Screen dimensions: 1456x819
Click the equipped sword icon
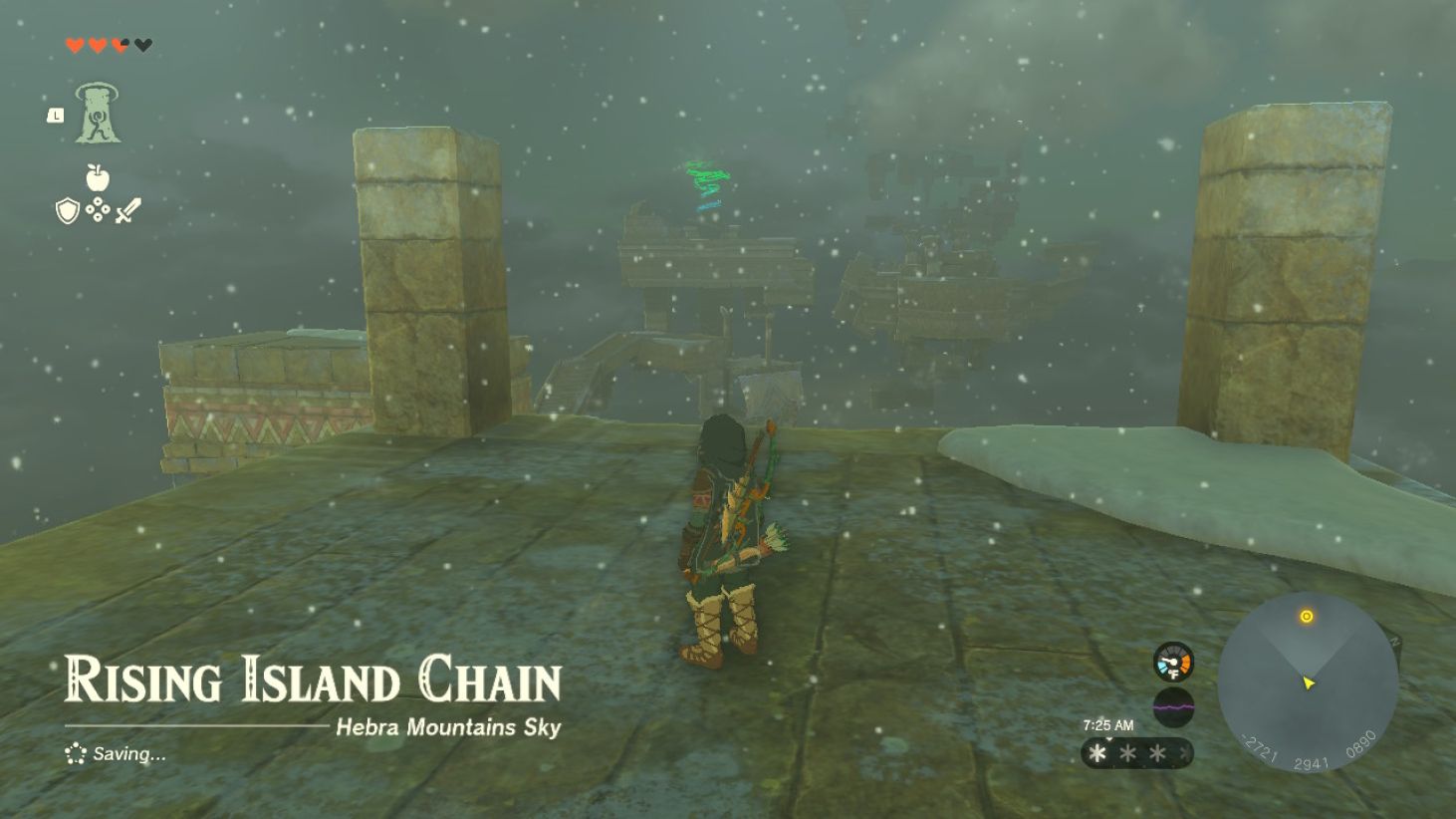(126, 211)
